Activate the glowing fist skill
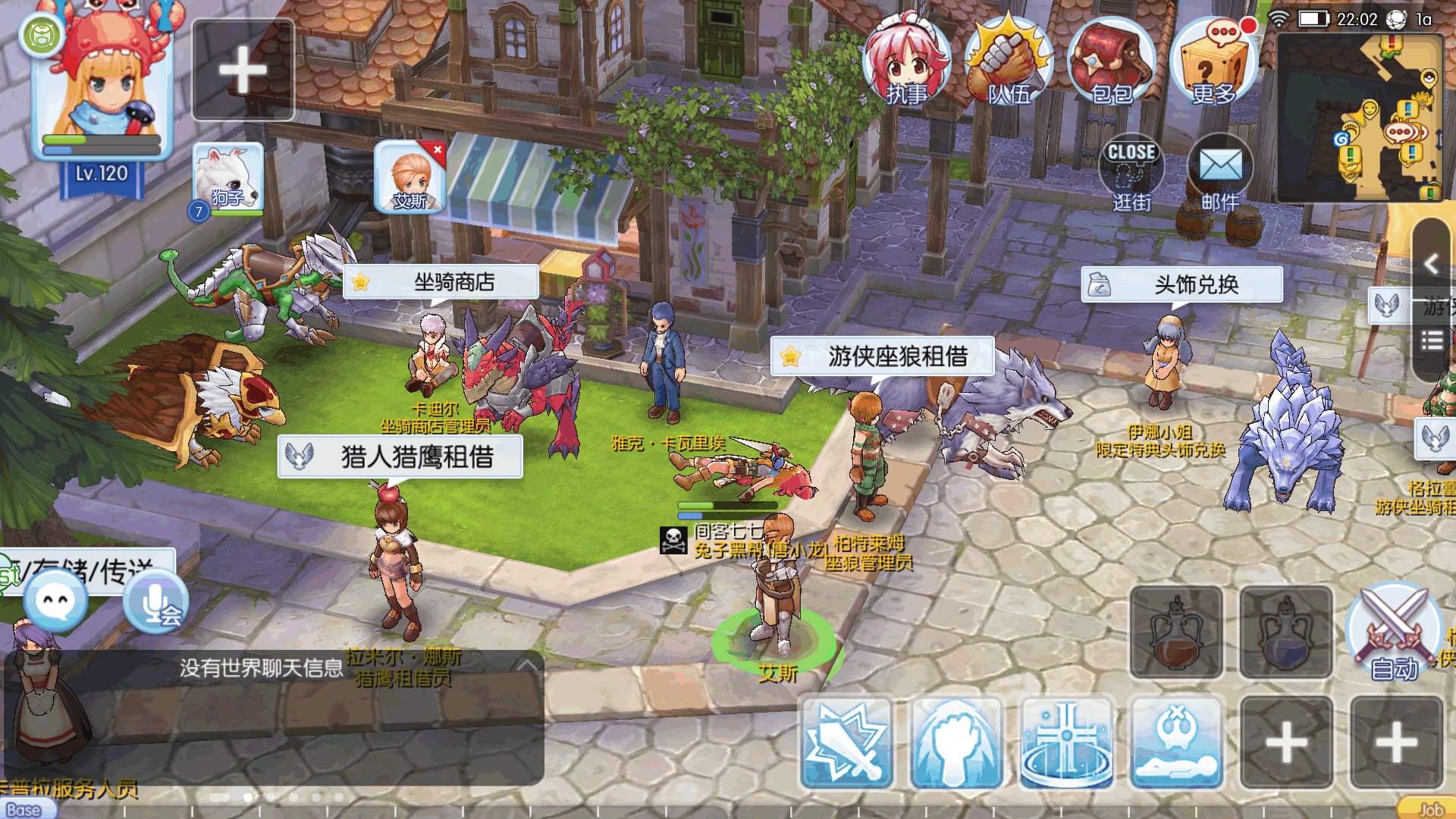This screenshot has width=1456, height=819. 956,743
